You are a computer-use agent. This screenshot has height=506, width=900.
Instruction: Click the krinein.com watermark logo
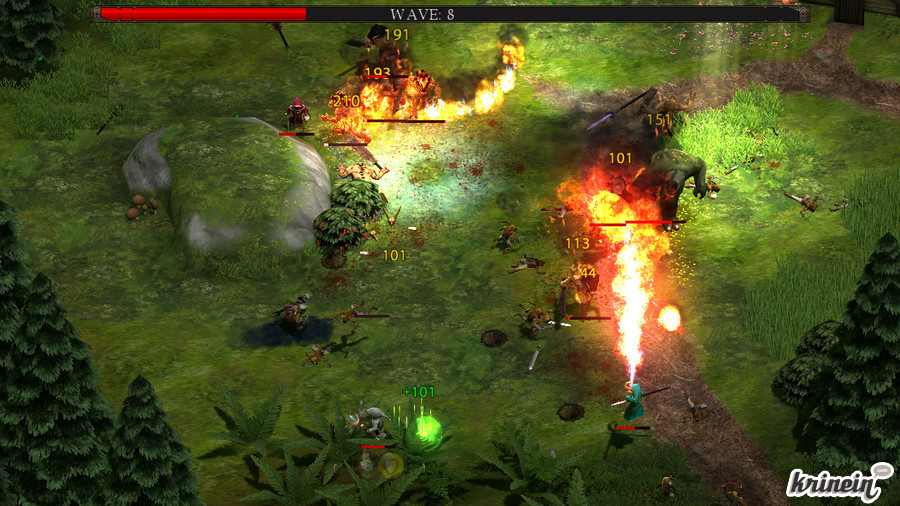tap(839, 482)
